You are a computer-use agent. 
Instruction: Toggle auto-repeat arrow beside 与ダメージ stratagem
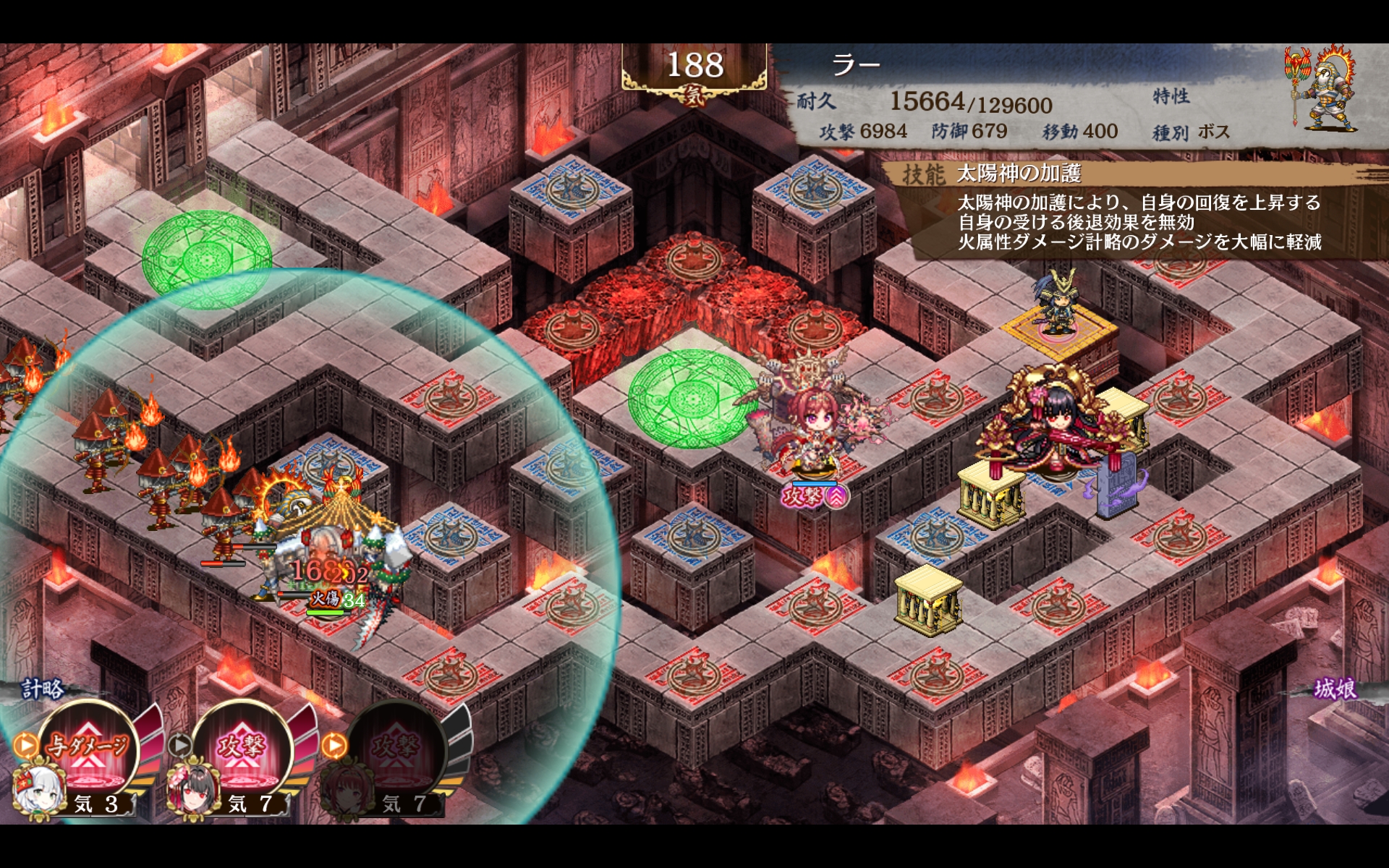(x=25, y=744)
